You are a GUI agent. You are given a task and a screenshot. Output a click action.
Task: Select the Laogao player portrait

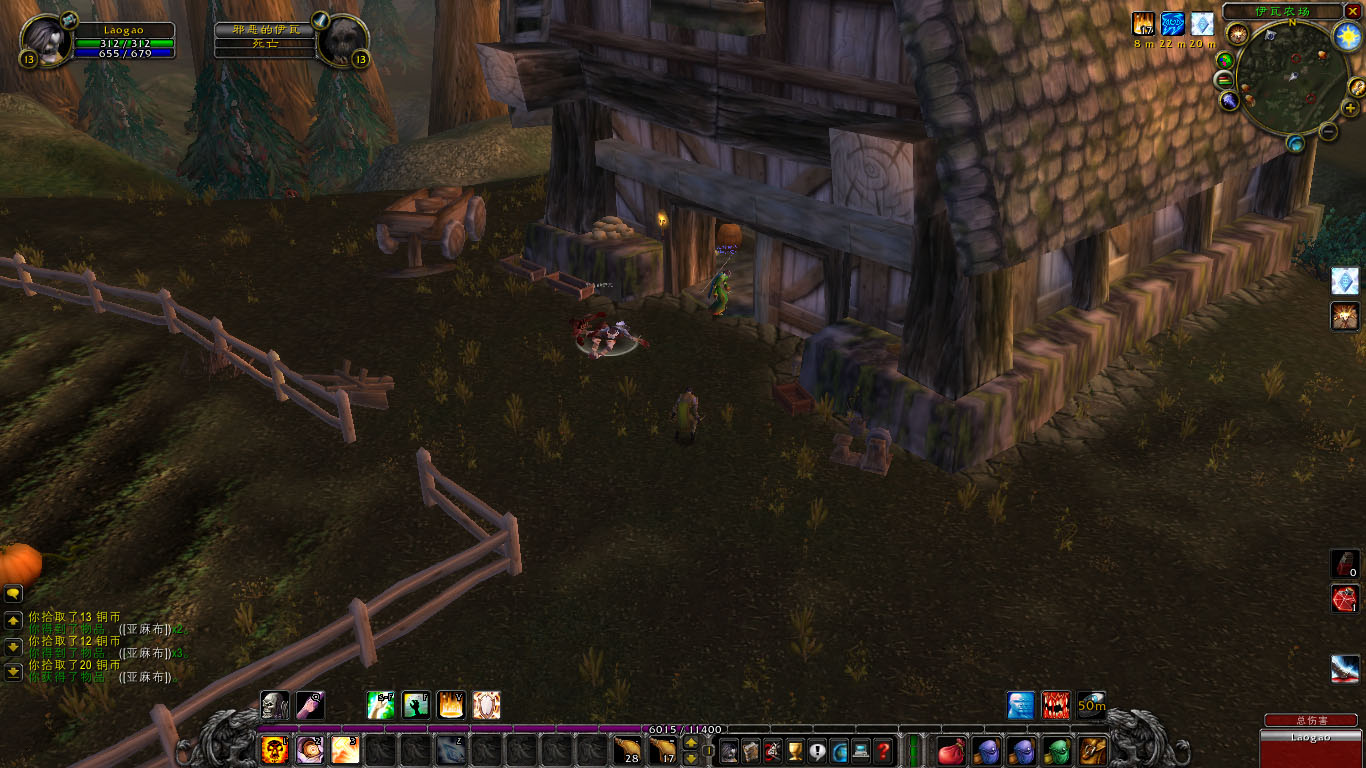pyautogui.click(x=45, y=40)
